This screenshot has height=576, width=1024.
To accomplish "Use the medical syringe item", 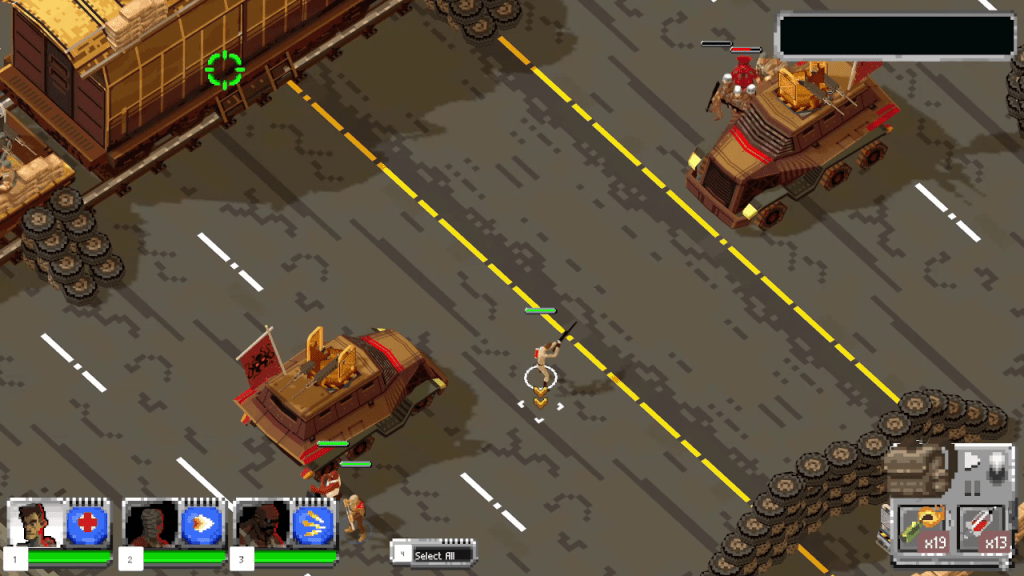I will pyautogui.click(x=982, y=527).
